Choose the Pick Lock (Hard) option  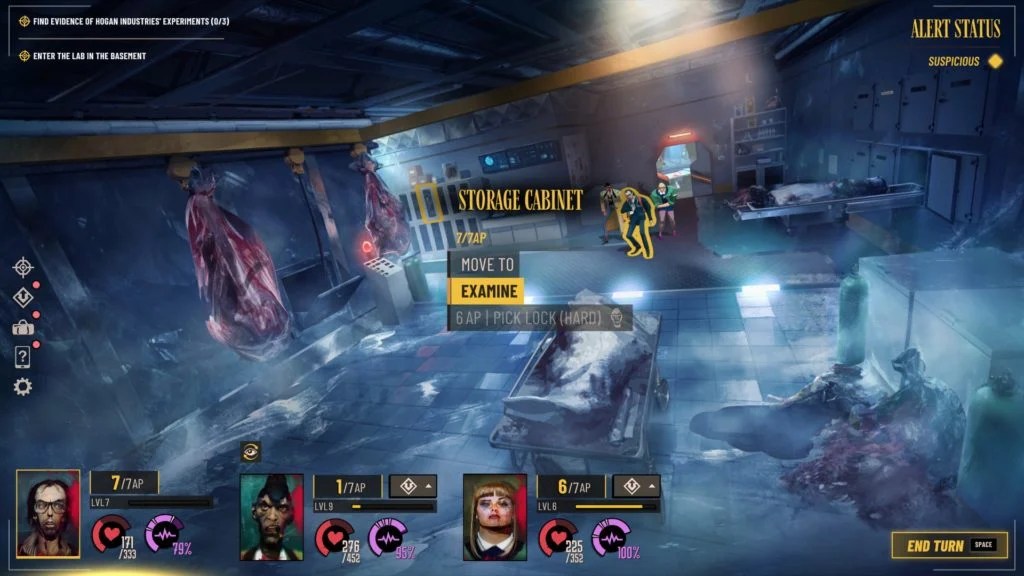point(540,317)
